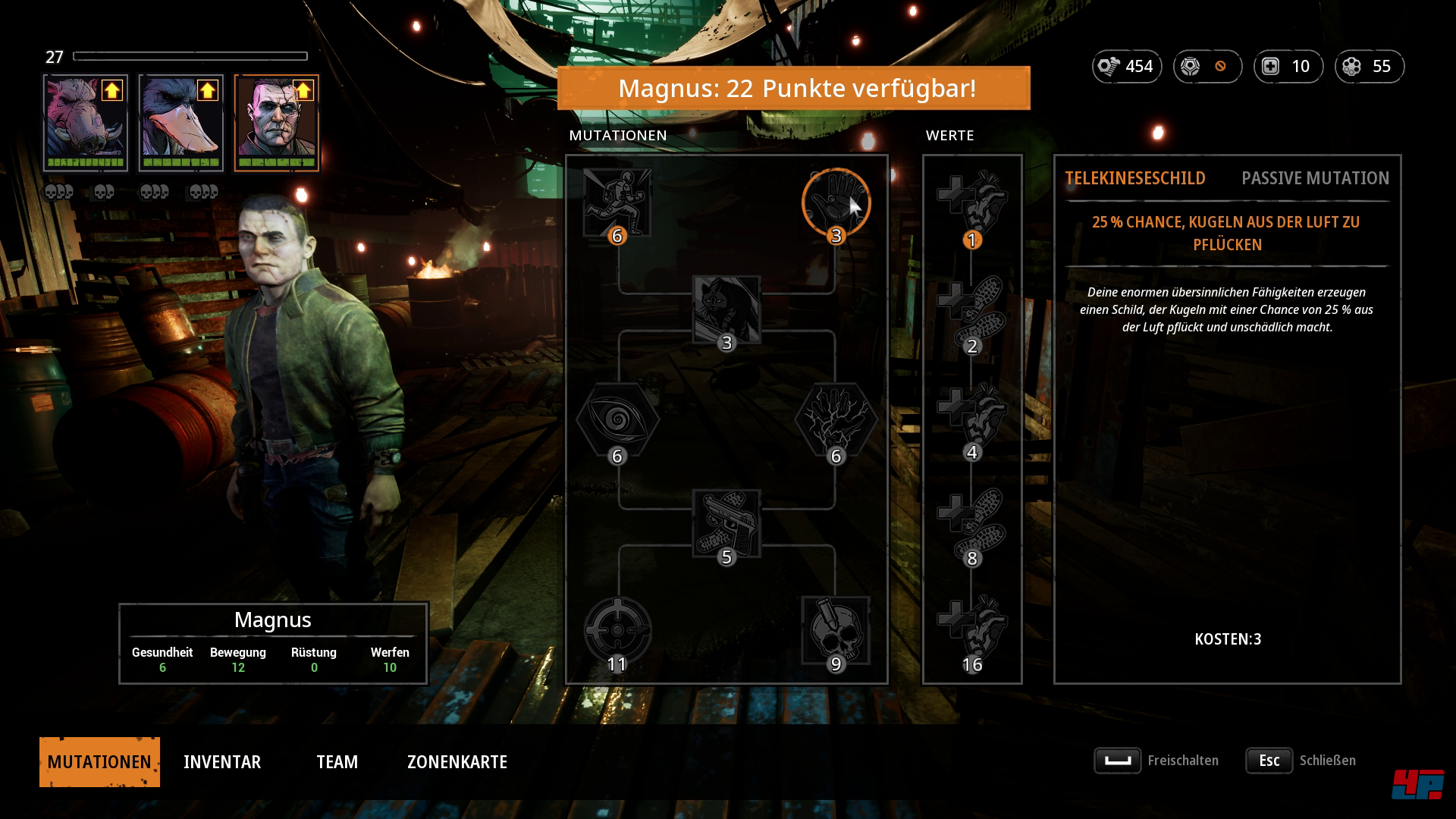Unlock the first health upgrade costing 1
1456x819 pixels.
click(x=972, y=202)
